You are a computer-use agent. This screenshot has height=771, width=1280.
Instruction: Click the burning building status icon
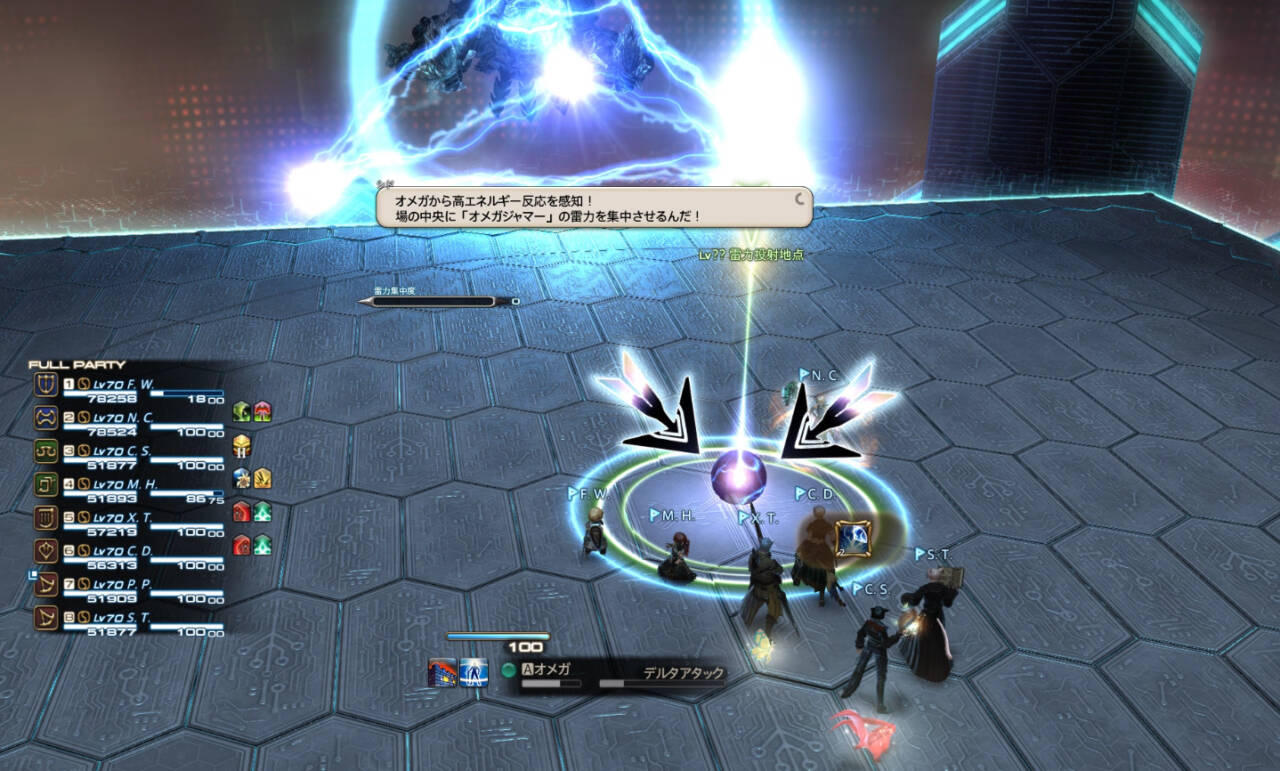click(442, 673)
